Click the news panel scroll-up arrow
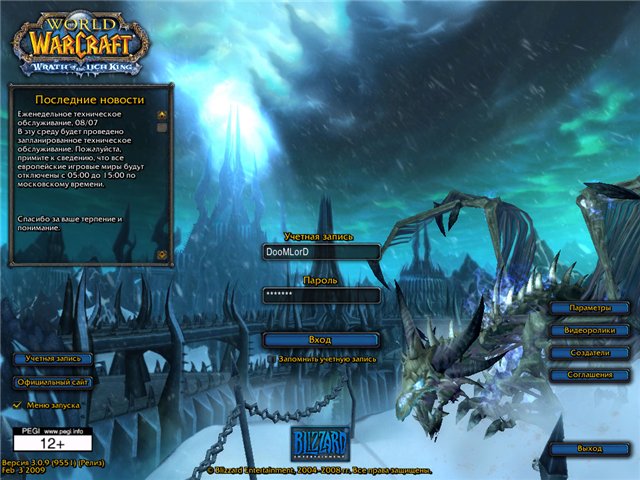 click(x=161, y=115)
